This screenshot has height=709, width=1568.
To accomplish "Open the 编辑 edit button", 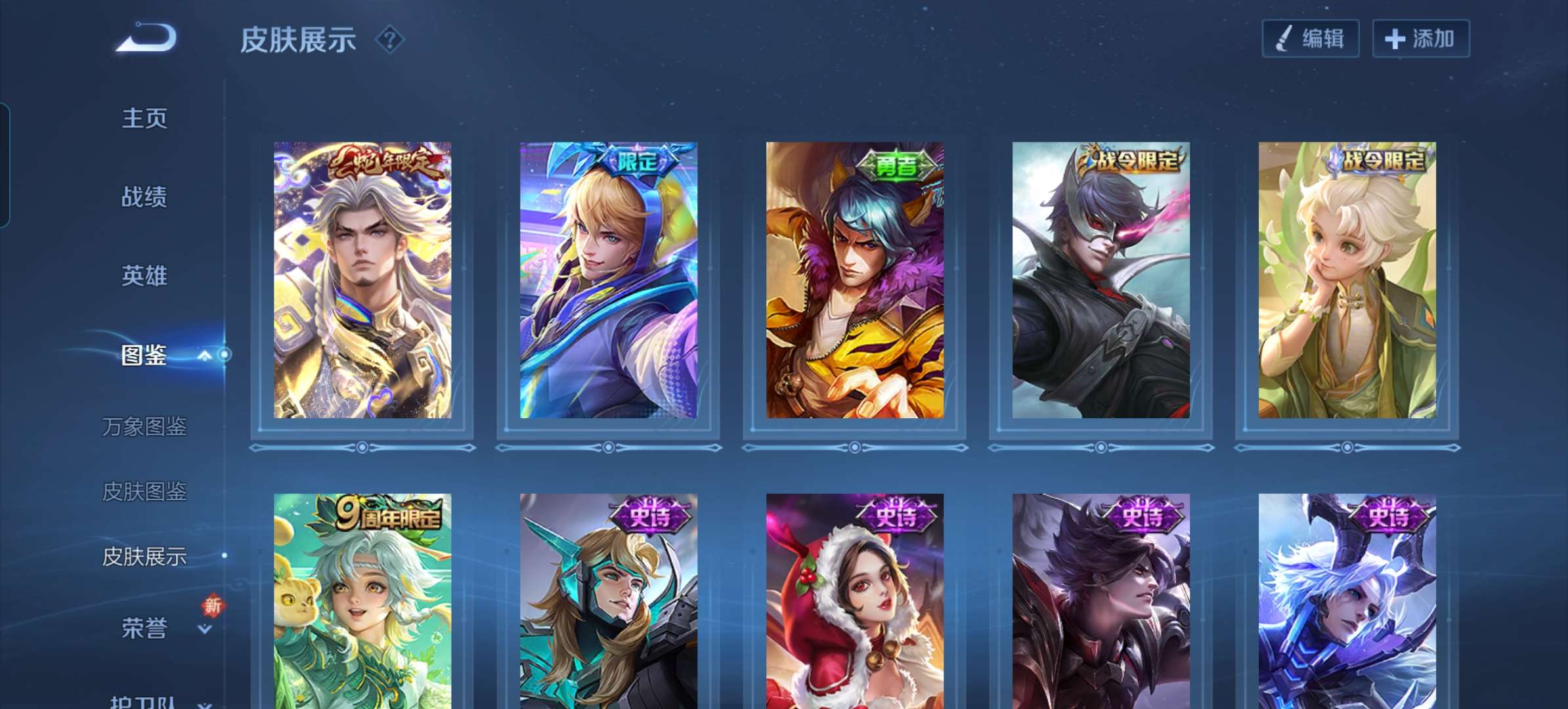I will pos(1310,39).
